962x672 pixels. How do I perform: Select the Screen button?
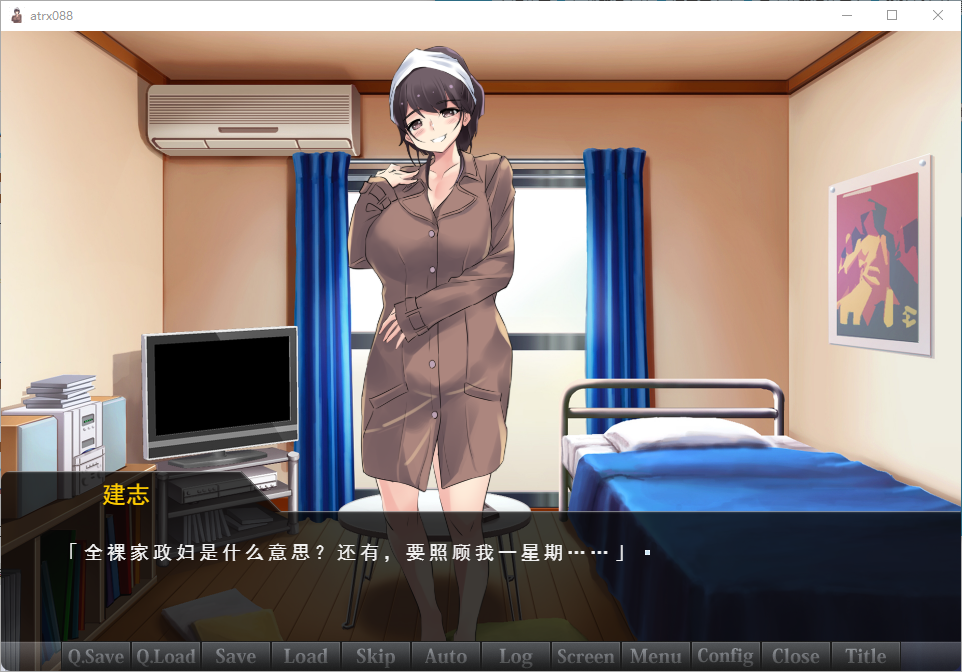[586, 657]
